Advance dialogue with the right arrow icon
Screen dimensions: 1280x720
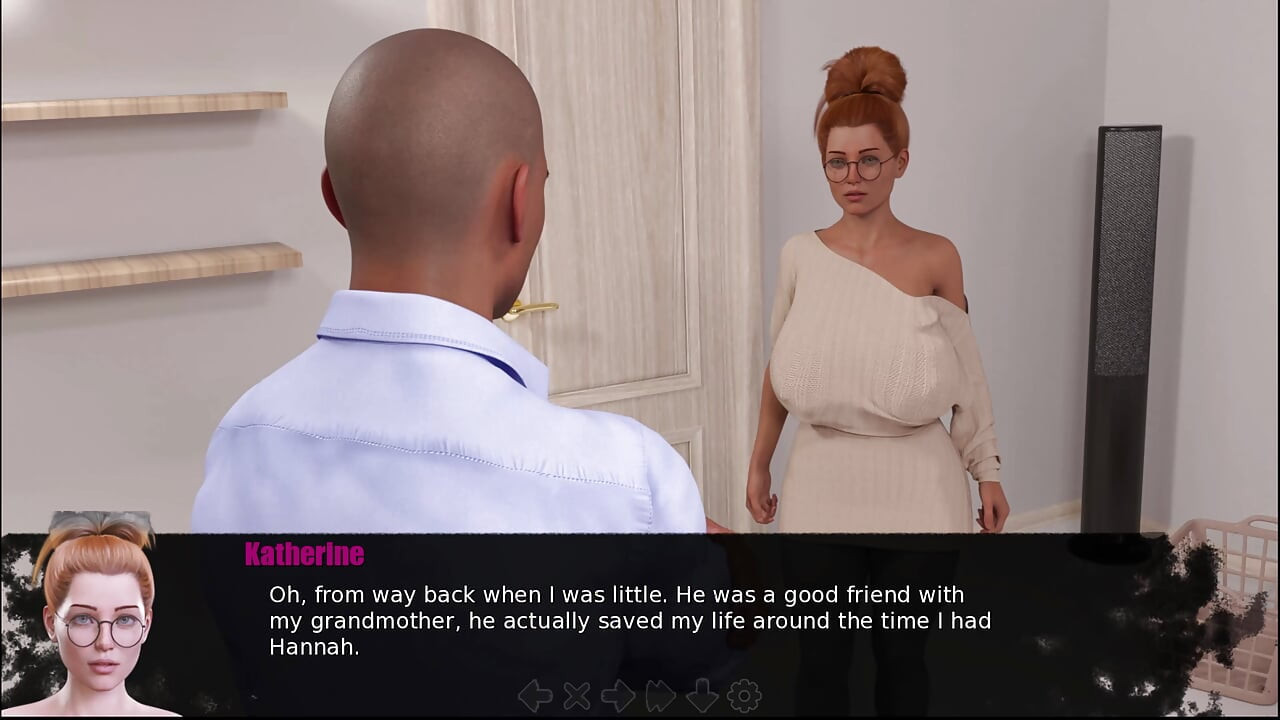618,696
